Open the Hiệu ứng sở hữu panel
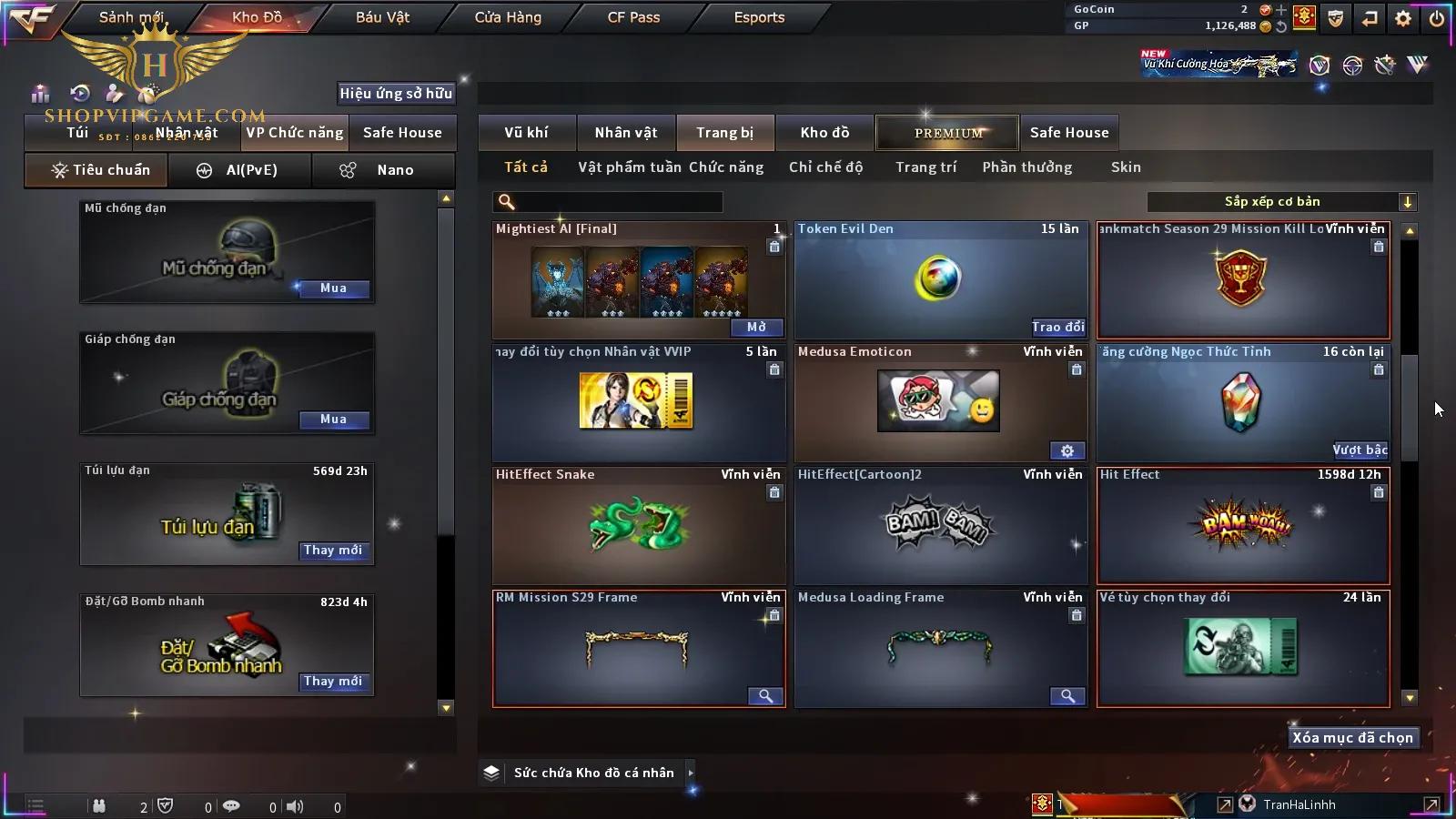 pos(396,93)
